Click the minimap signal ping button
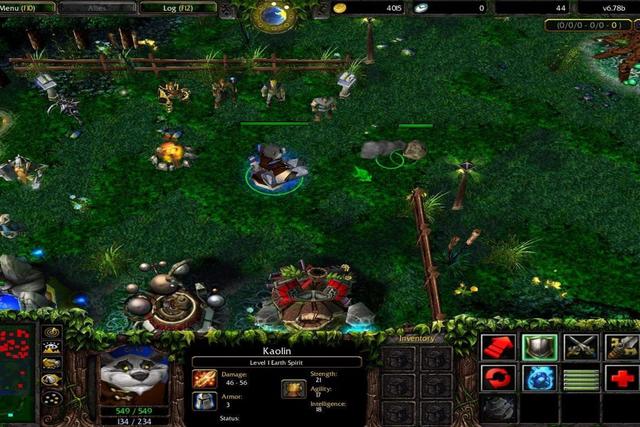The height and width of the screenshot is (427, 640). [x=51, y=332]
